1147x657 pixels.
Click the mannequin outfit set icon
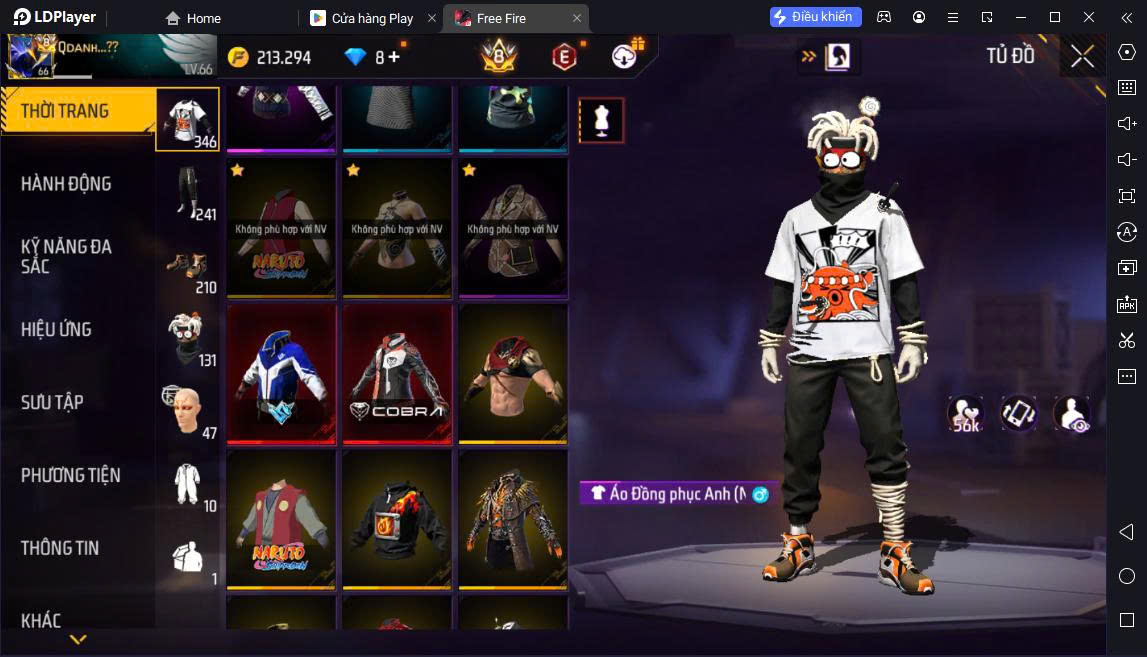click(x=601, y=120)
